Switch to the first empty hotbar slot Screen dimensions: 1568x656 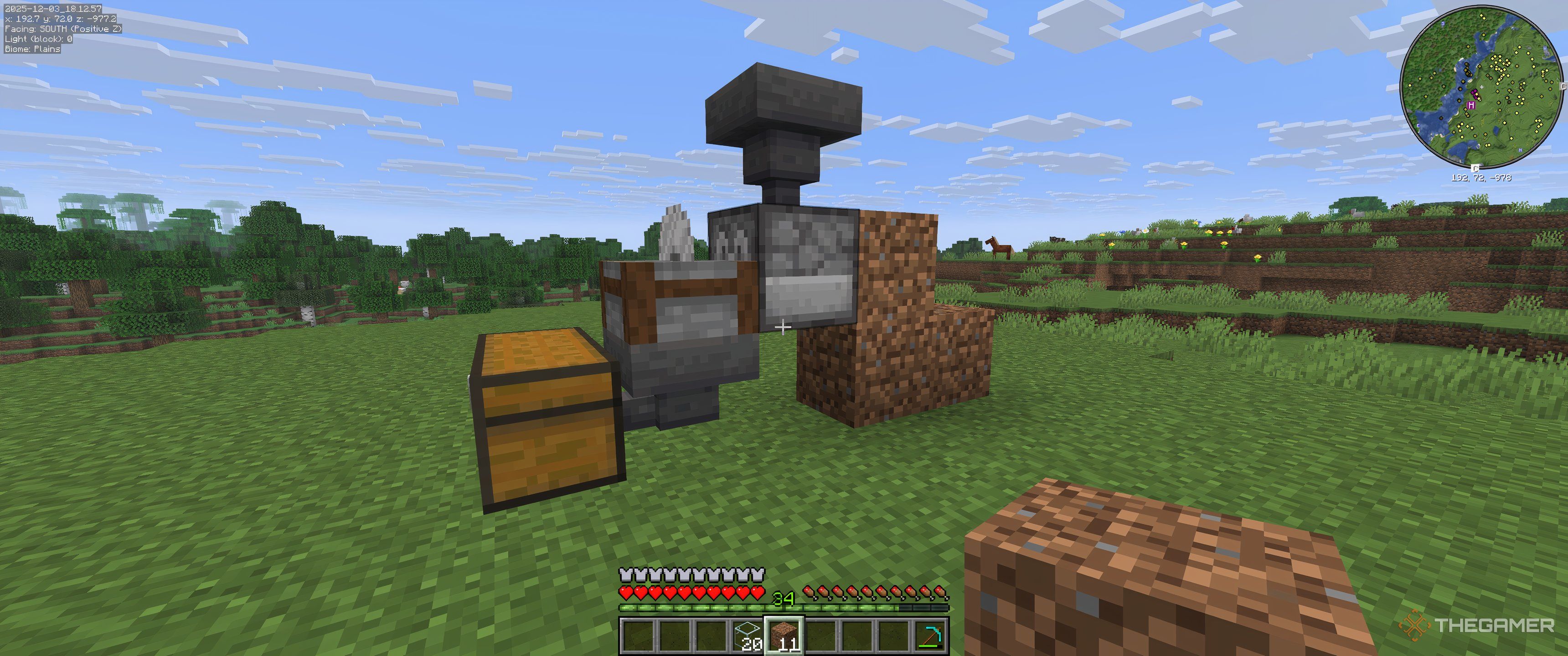point(639,636)
